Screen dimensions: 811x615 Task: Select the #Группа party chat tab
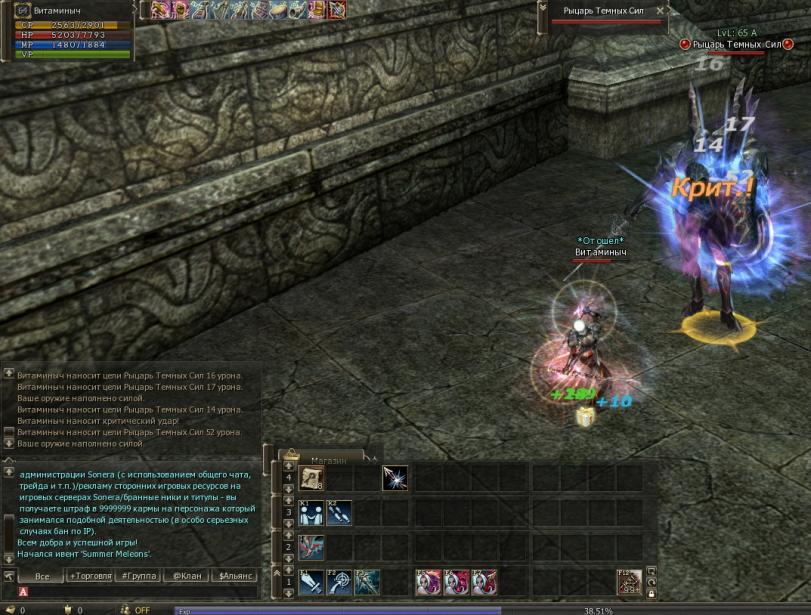pos(138,576)
